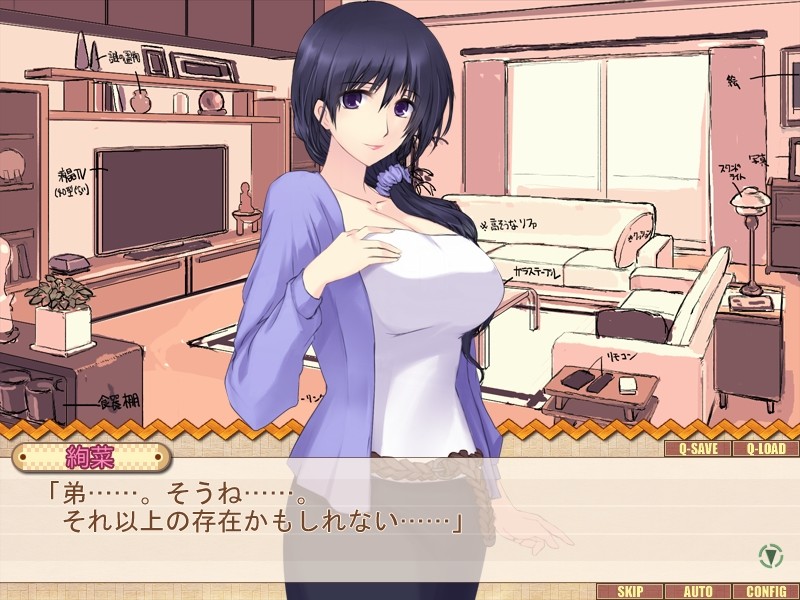
Task: Open quick load with Q-LOAD
Action: (765, 449)
